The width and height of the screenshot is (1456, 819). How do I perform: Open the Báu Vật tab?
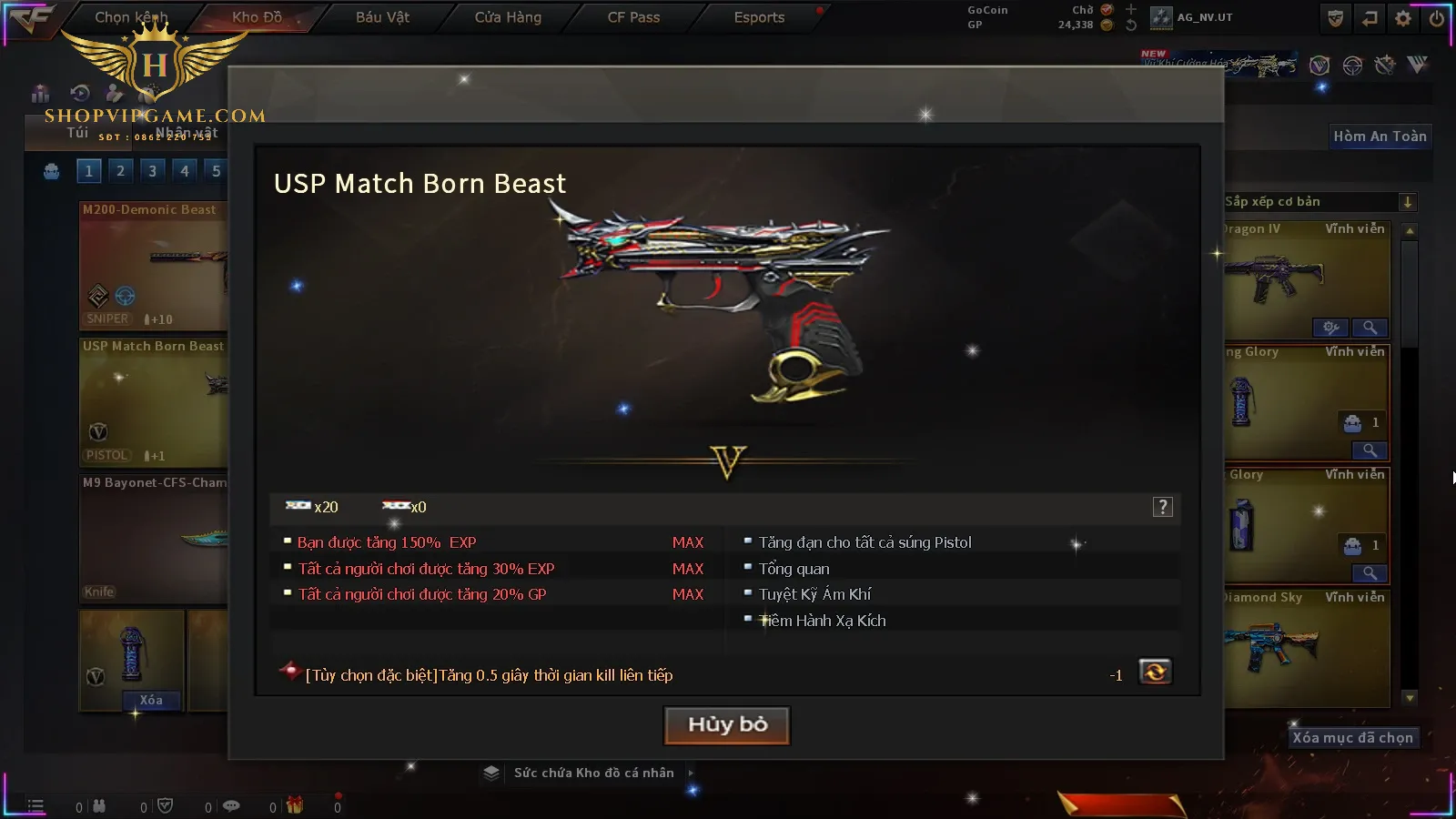click(x=382, y=17)
